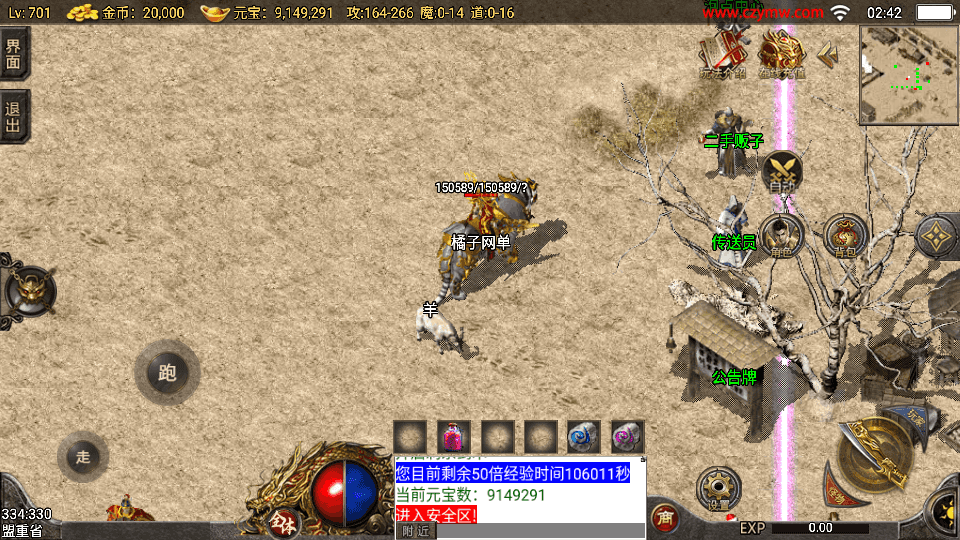Image resolution: width=960 pixels, height=540 pixels.
Task: Use the blue swirl stone hotbar slot
Action: coord(584,437)
